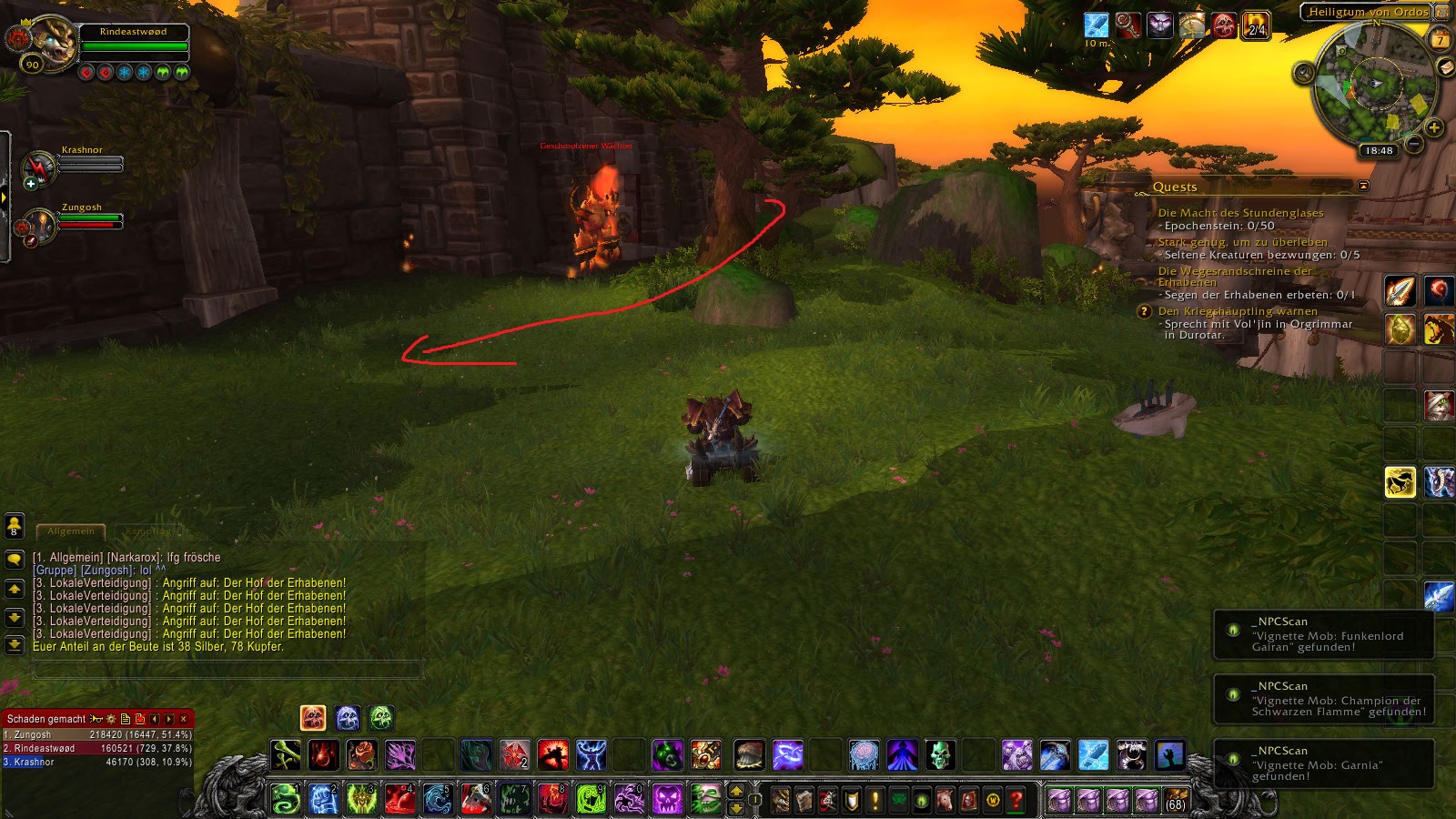Open the red question mark help button
The width and height of the screenshot is (1456, 819).
pyautogui.click(x=1016, y=800)
